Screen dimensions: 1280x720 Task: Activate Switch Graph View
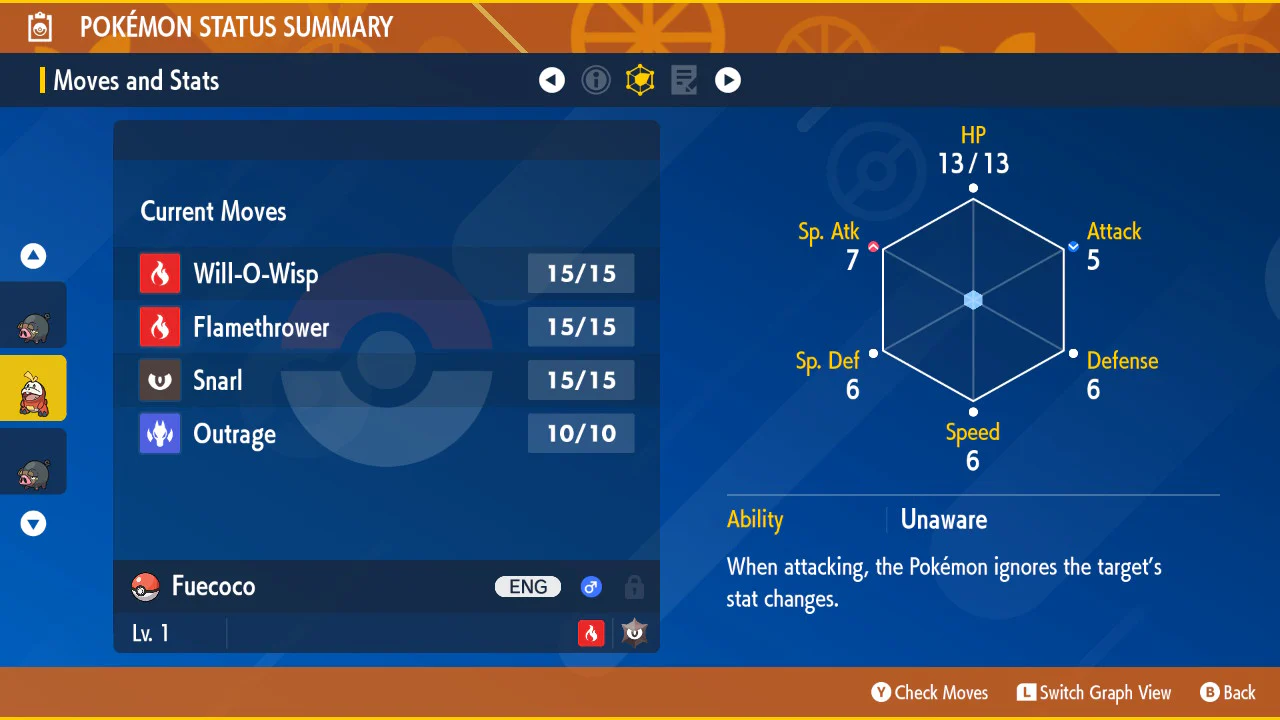click(x=1094, y=692)
